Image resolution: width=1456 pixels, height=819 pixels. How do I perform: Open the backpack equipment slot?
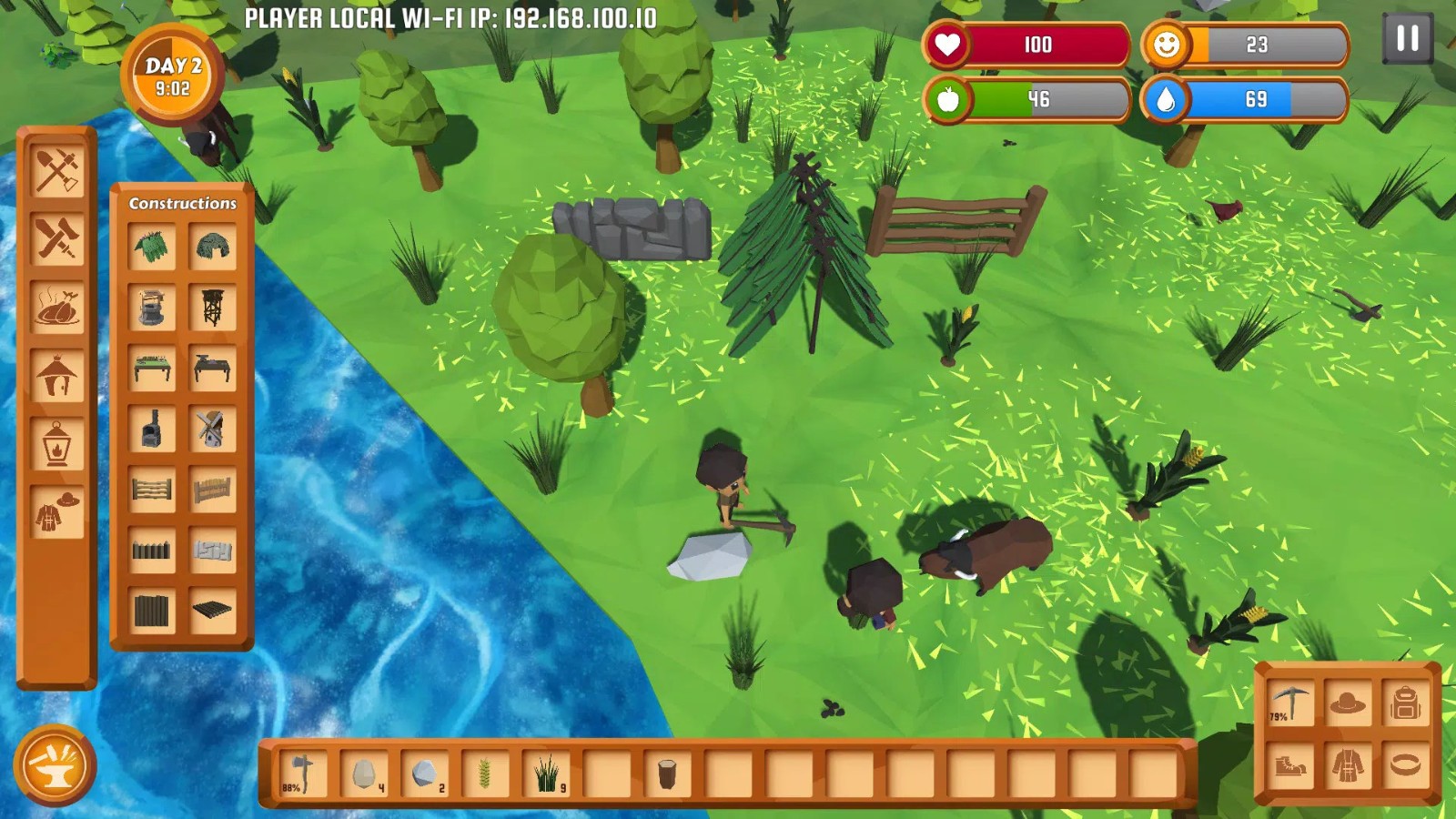(x=1405, y=703)
